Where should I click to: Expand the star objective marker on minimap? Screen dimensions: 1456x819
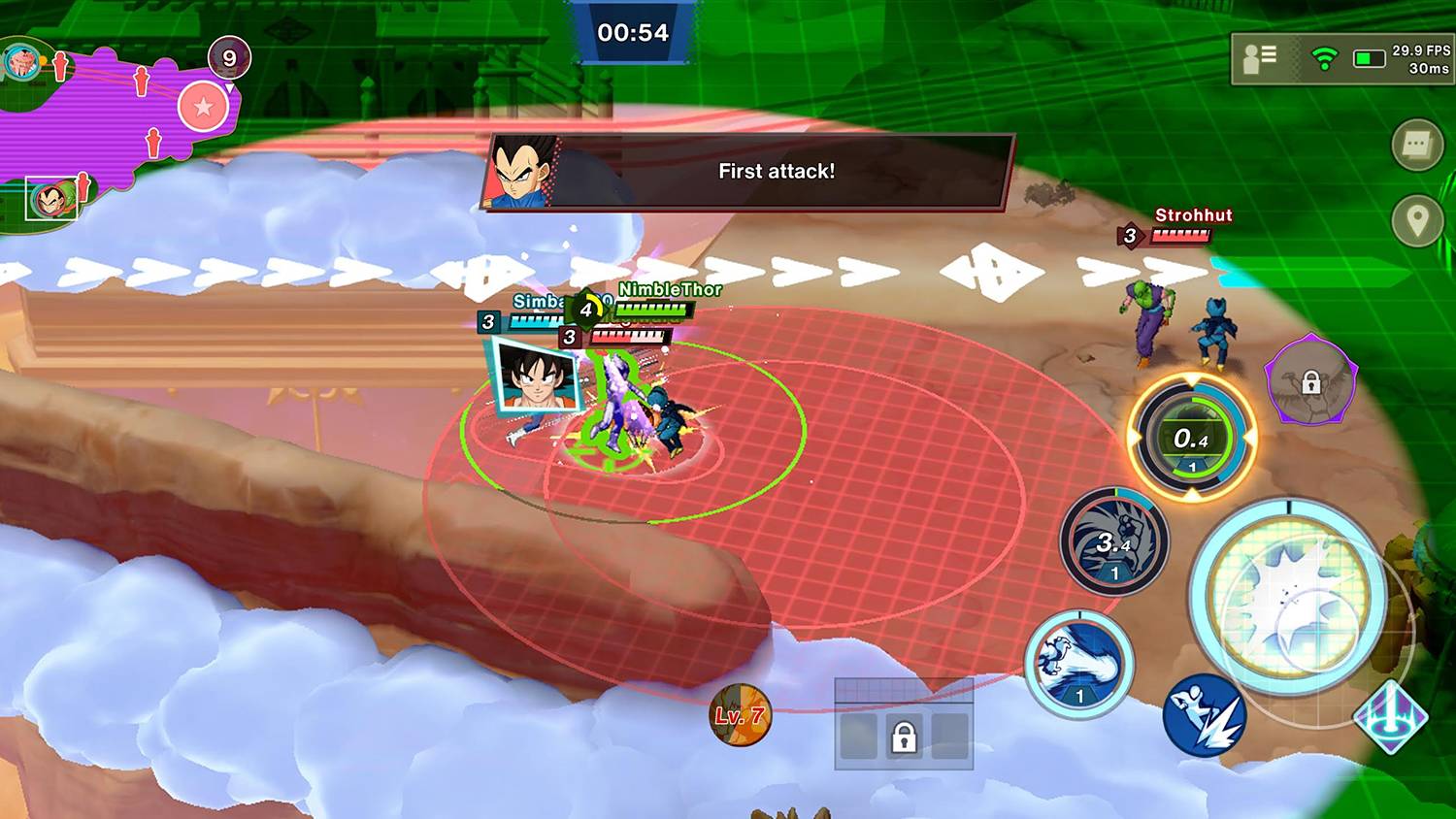point(204,107)
